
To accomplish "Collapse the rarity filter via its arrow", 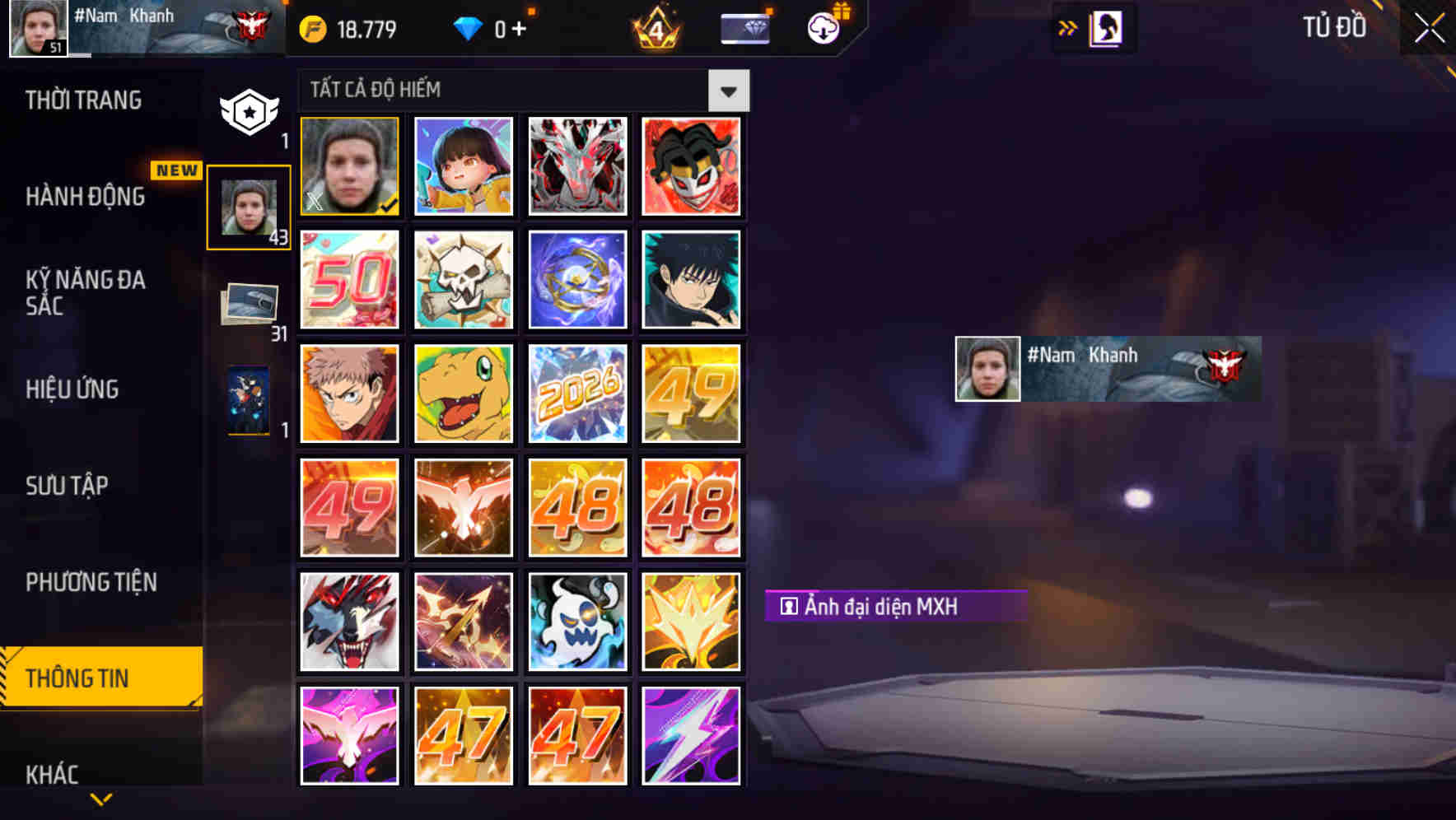I will 728,90.
